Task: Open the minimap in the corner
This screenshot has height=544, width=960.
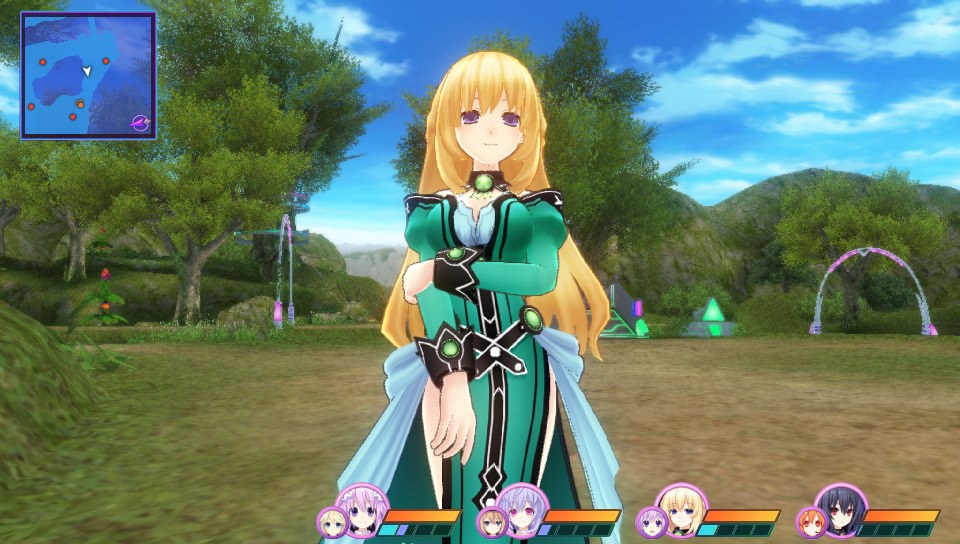Action: pyautogui.click(x=88, y=75)
